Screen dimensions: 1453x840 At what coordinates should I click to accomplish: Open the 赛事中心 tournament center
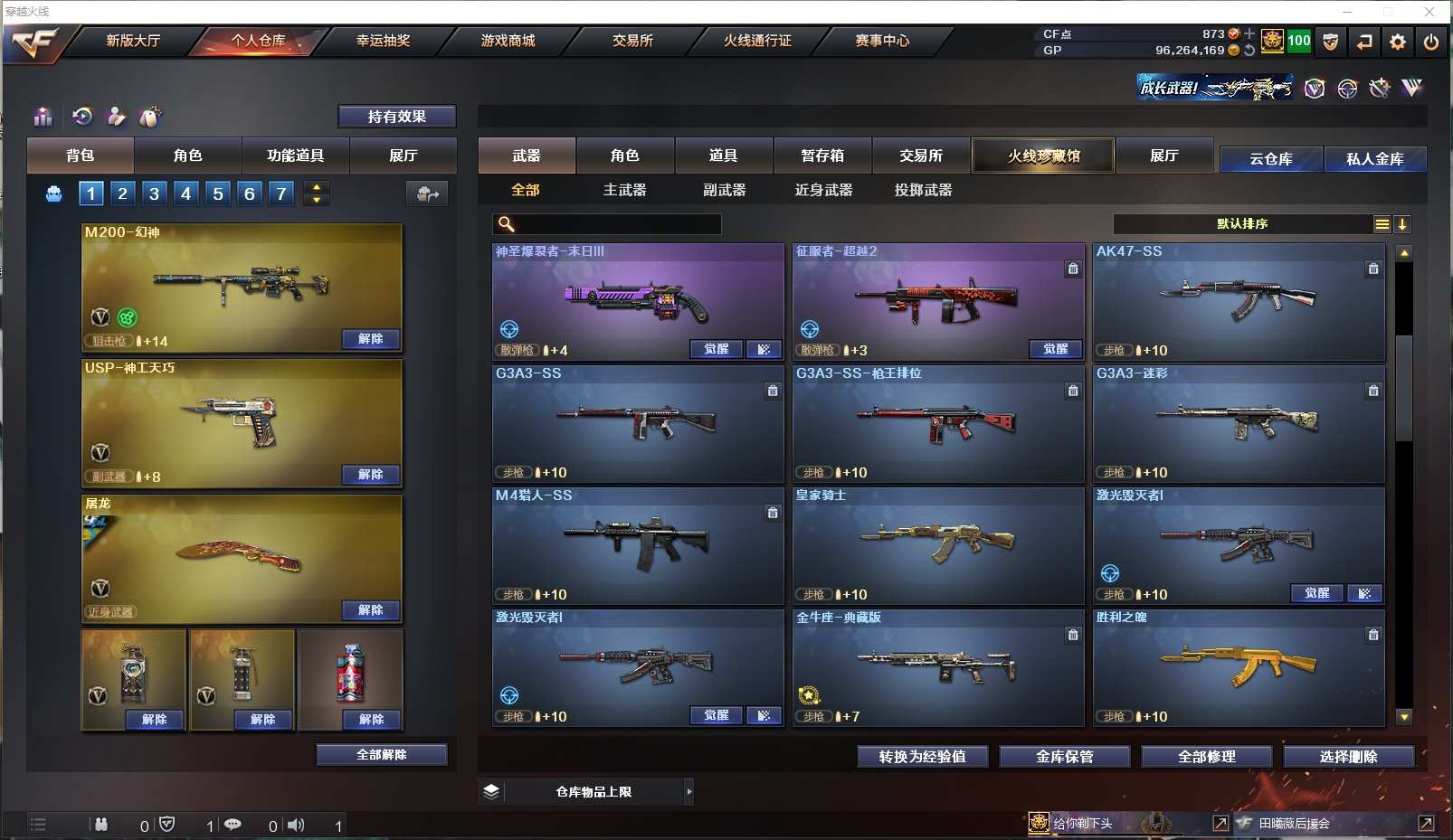pyautogui.click(x=882, y=41)
